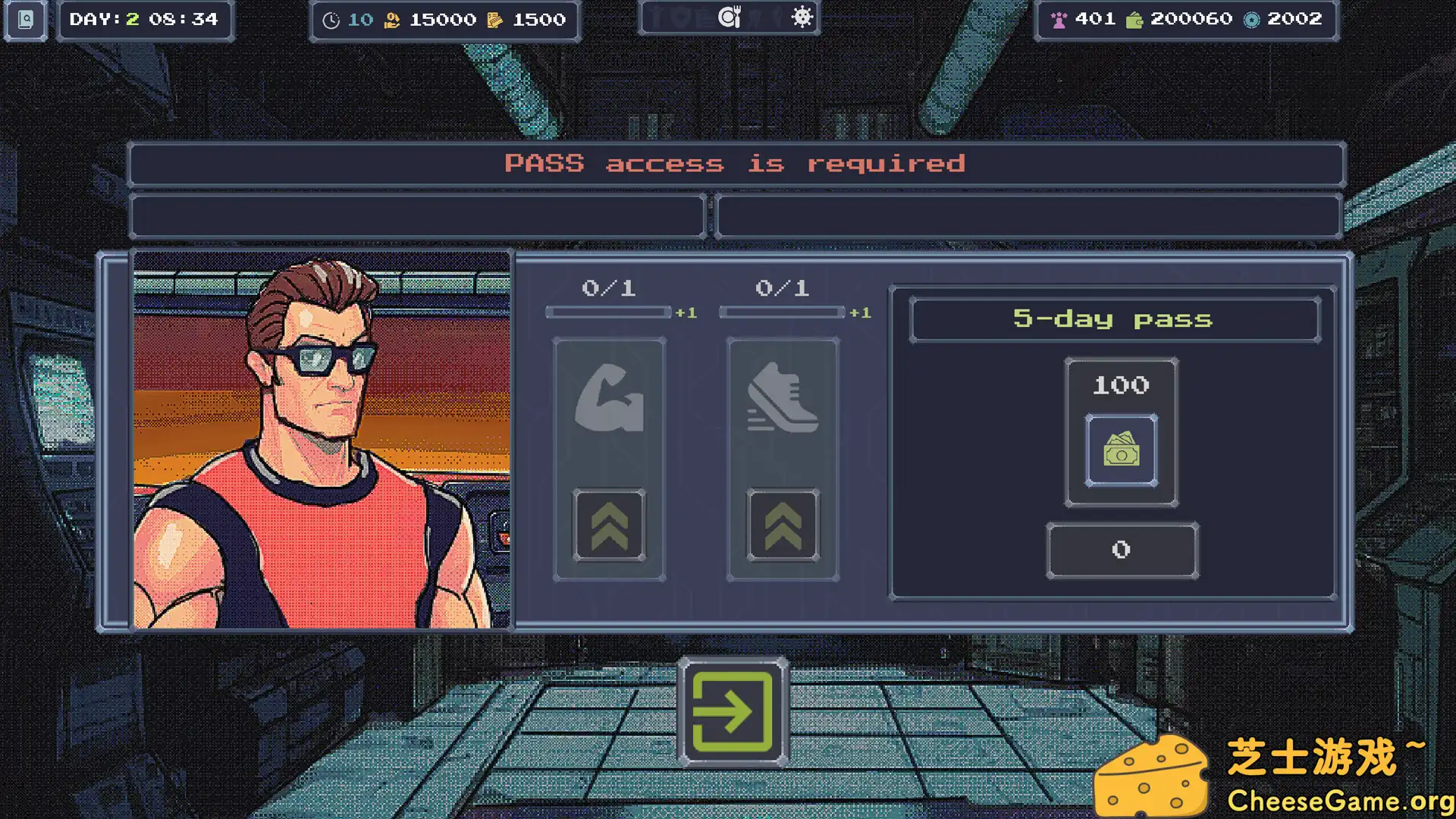This screenshot has width=1456, height=819.
Task: Click the cash payment icon below 100
Action: pyautogui.click(x=1121, y=451)
